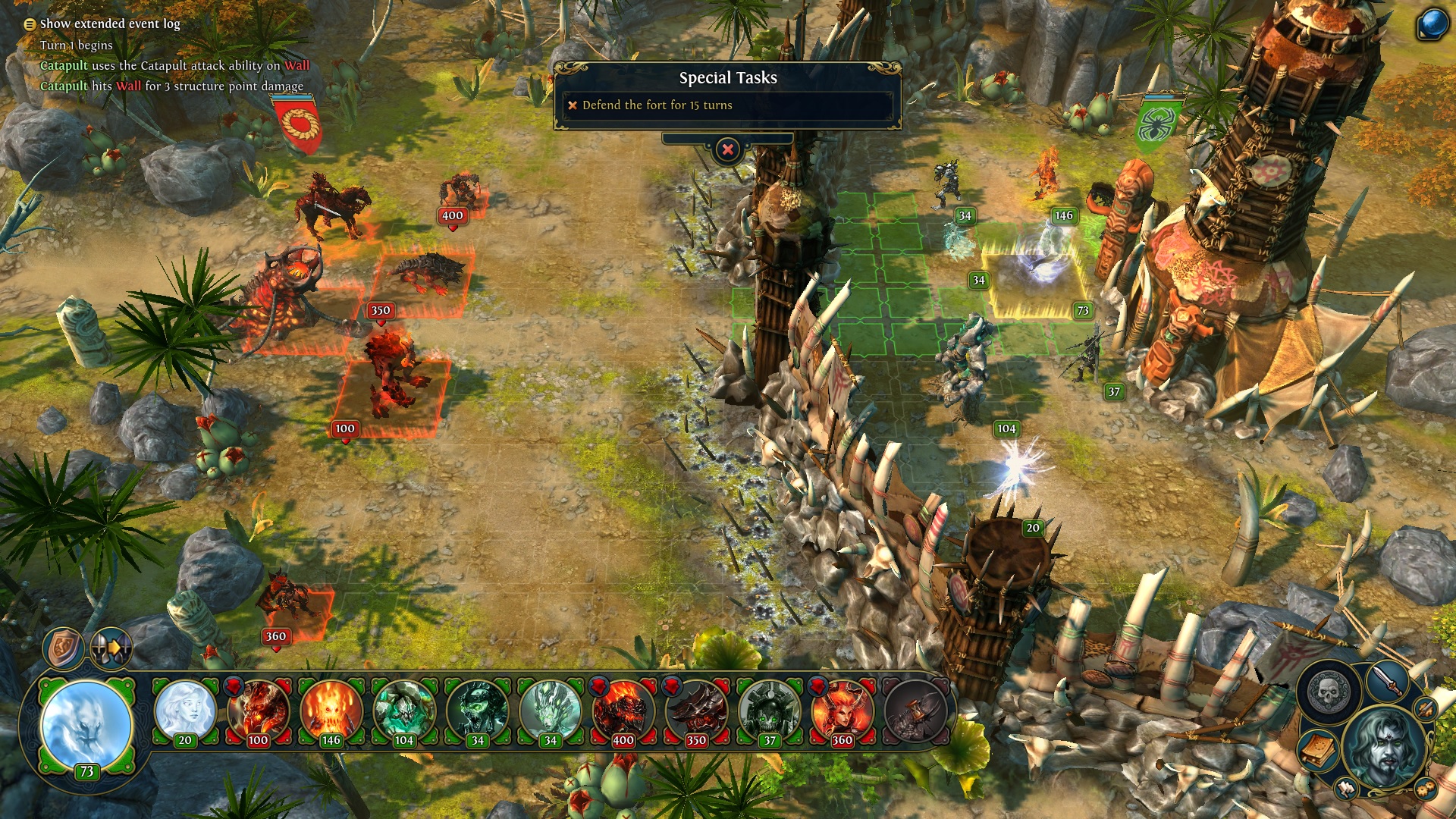The height and width of the screenshot is (819, 1456).
Task: Select the enemy unit portrait showing 350
Action: [695, 713]
